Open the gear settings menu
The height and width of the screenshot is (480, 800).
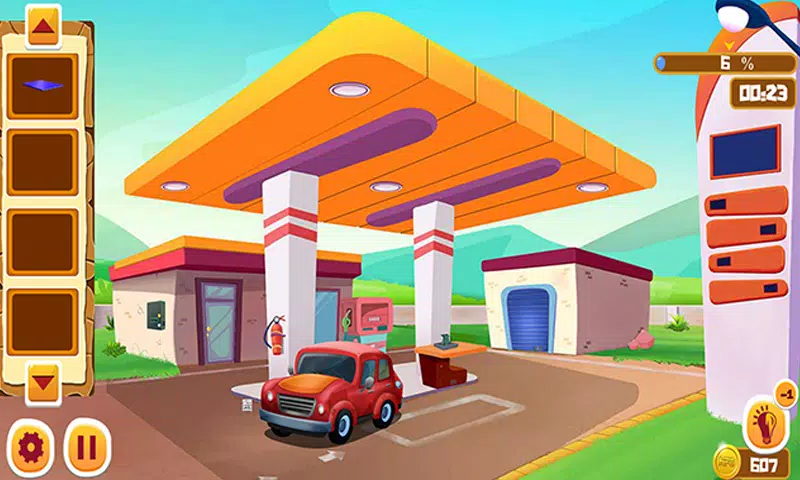coord(29,445)
